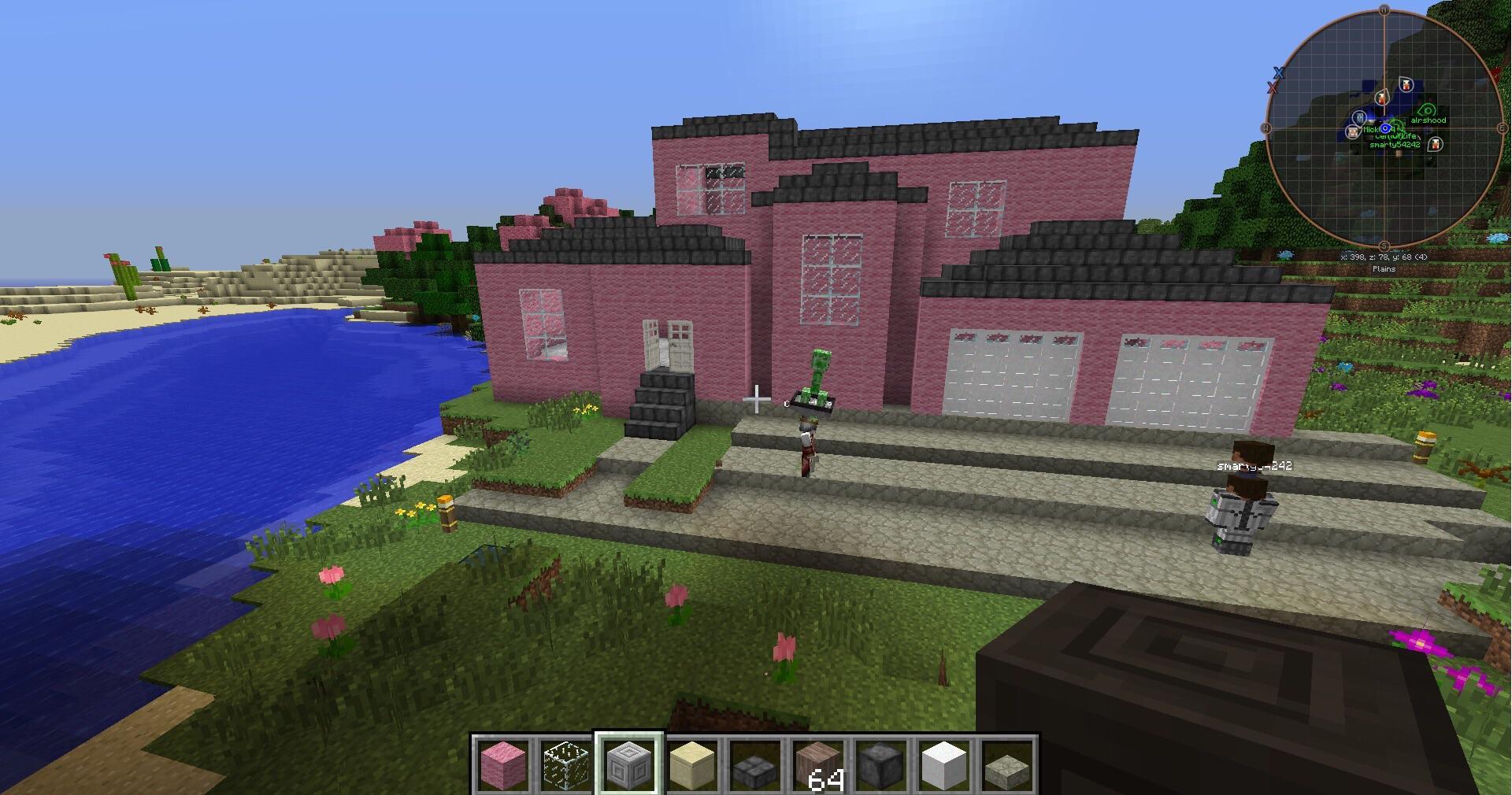Click the red X waypoint marker on minimap
Image resolution: width=1512 pixels, height=795 pixels.
click(x=1272, y=87)
